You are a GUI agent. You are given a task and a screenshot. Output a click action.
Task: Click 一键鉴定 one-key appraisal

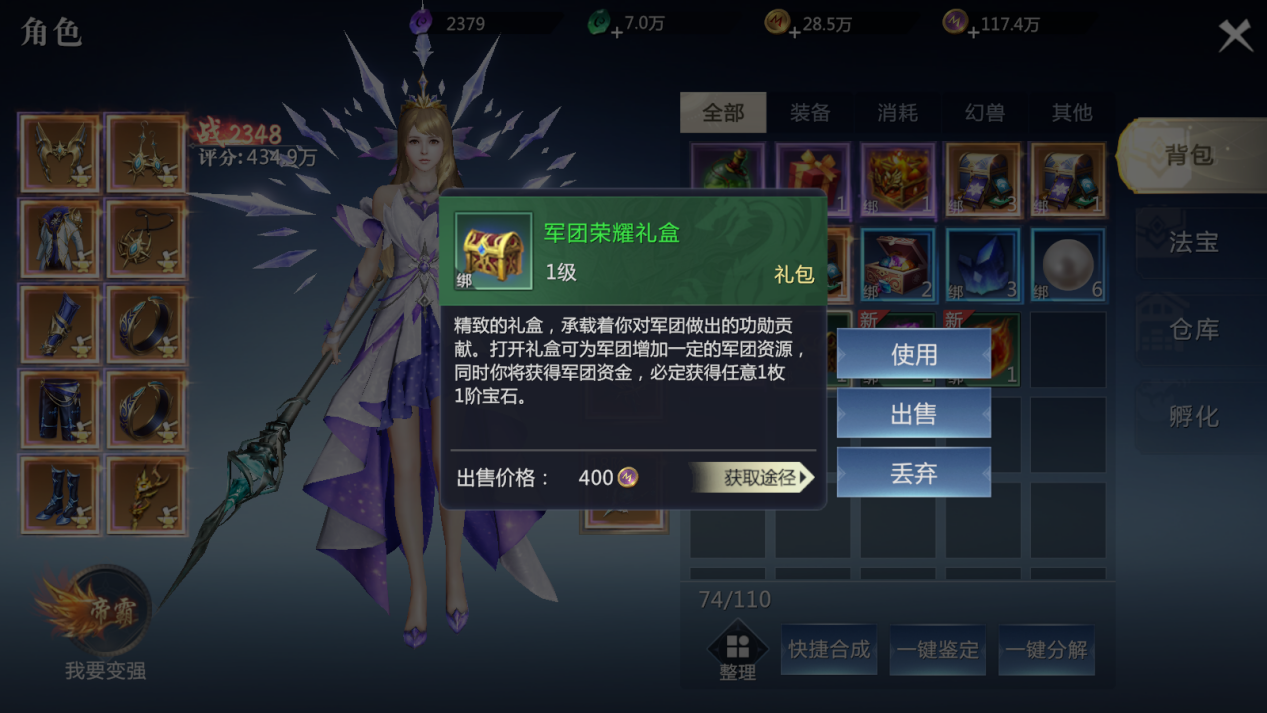coord(937,650)
